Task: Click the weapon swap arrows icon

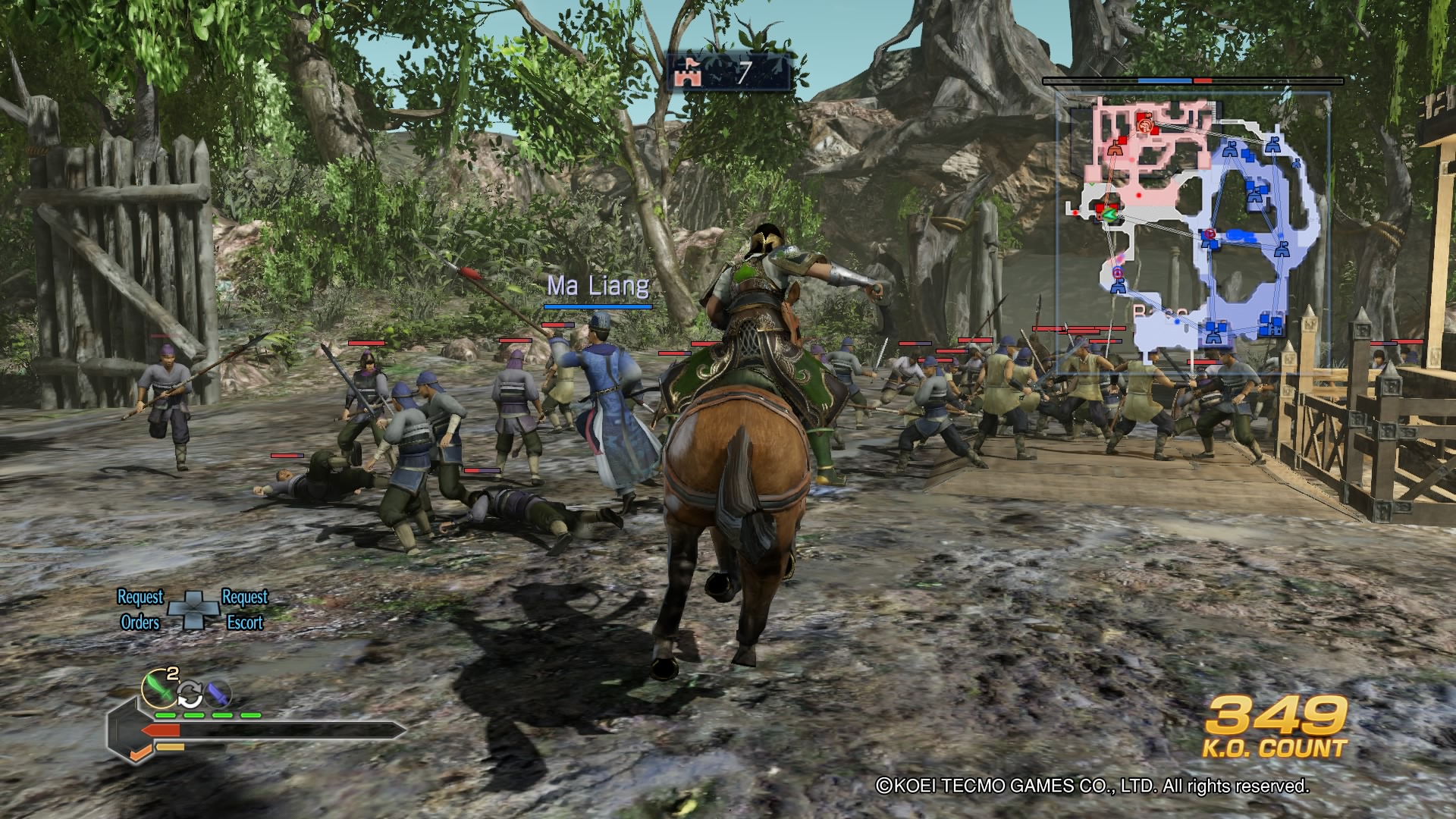Action: tap(190, 693)
